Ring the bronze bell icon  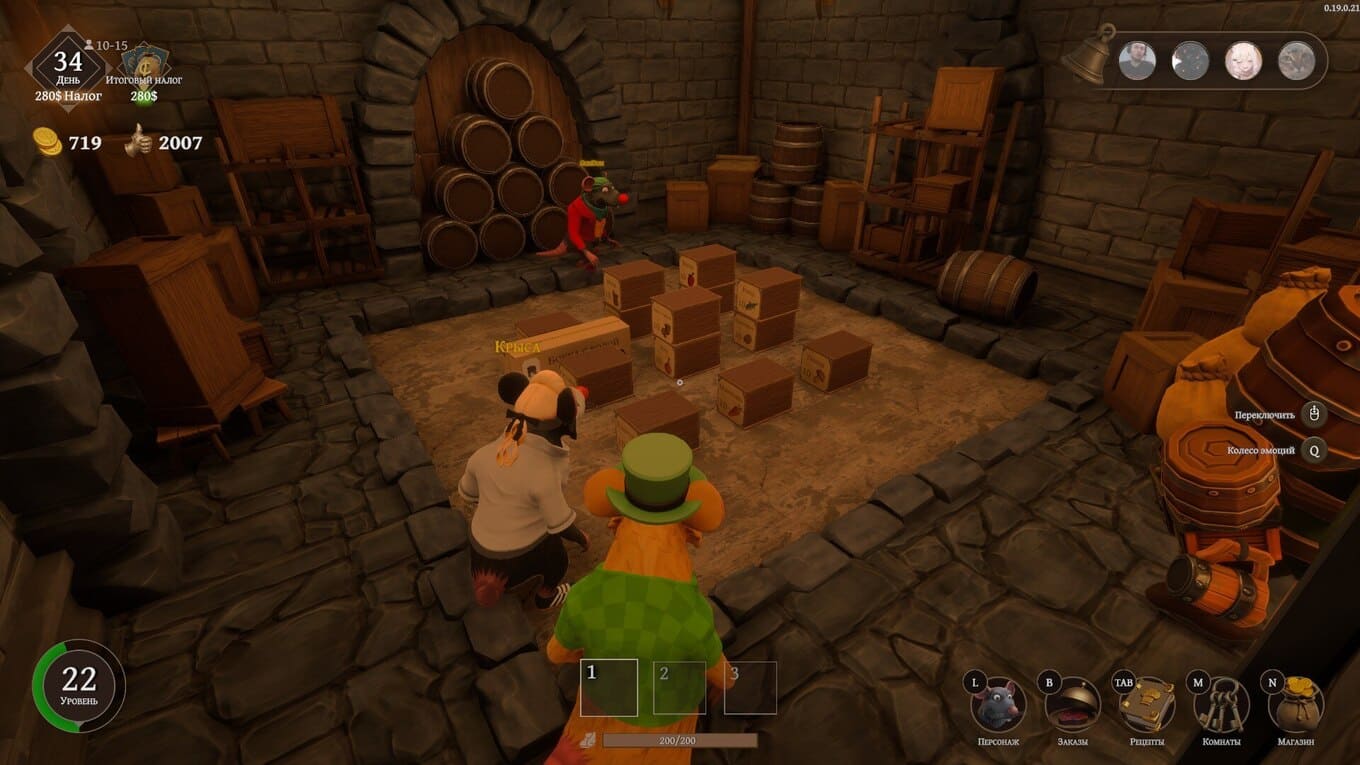click(x=1087, y=58)
